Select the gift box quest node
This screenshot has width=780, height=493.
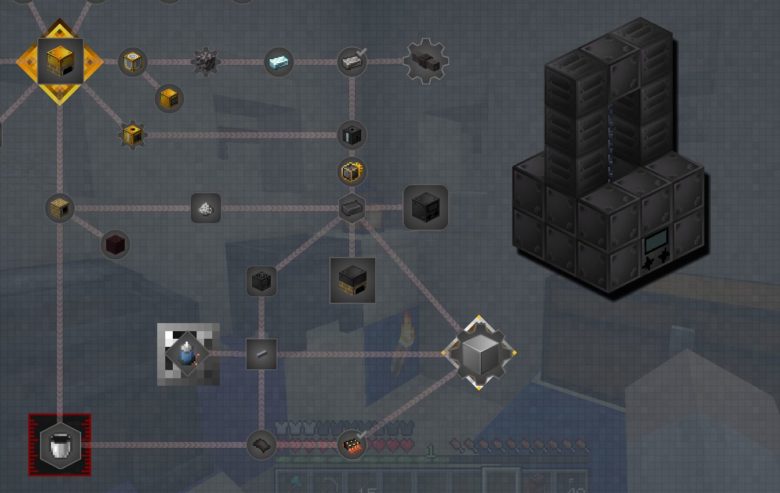coord(352,172)
